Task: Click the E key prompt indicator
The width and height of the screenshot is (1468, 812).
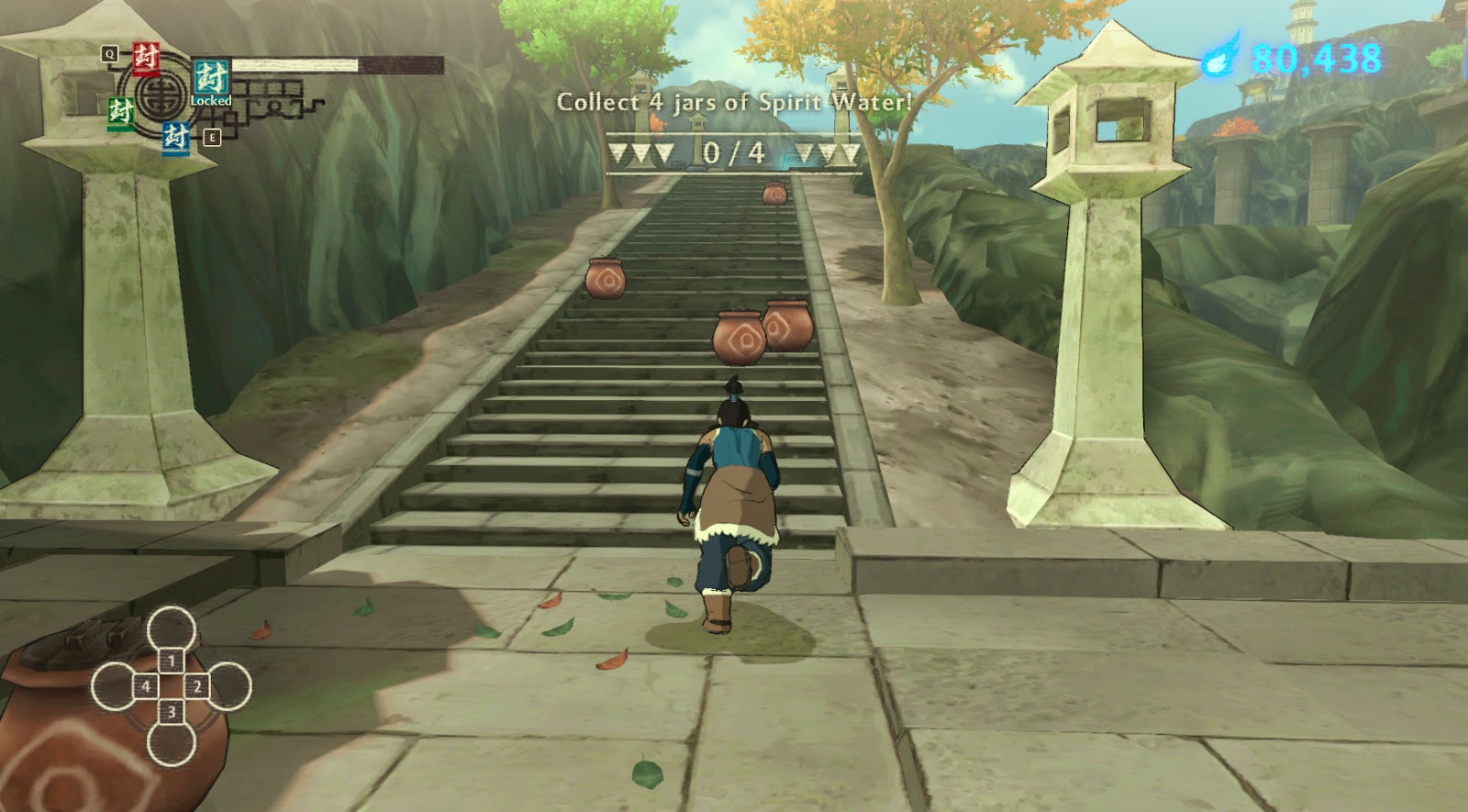Action: 212,137
